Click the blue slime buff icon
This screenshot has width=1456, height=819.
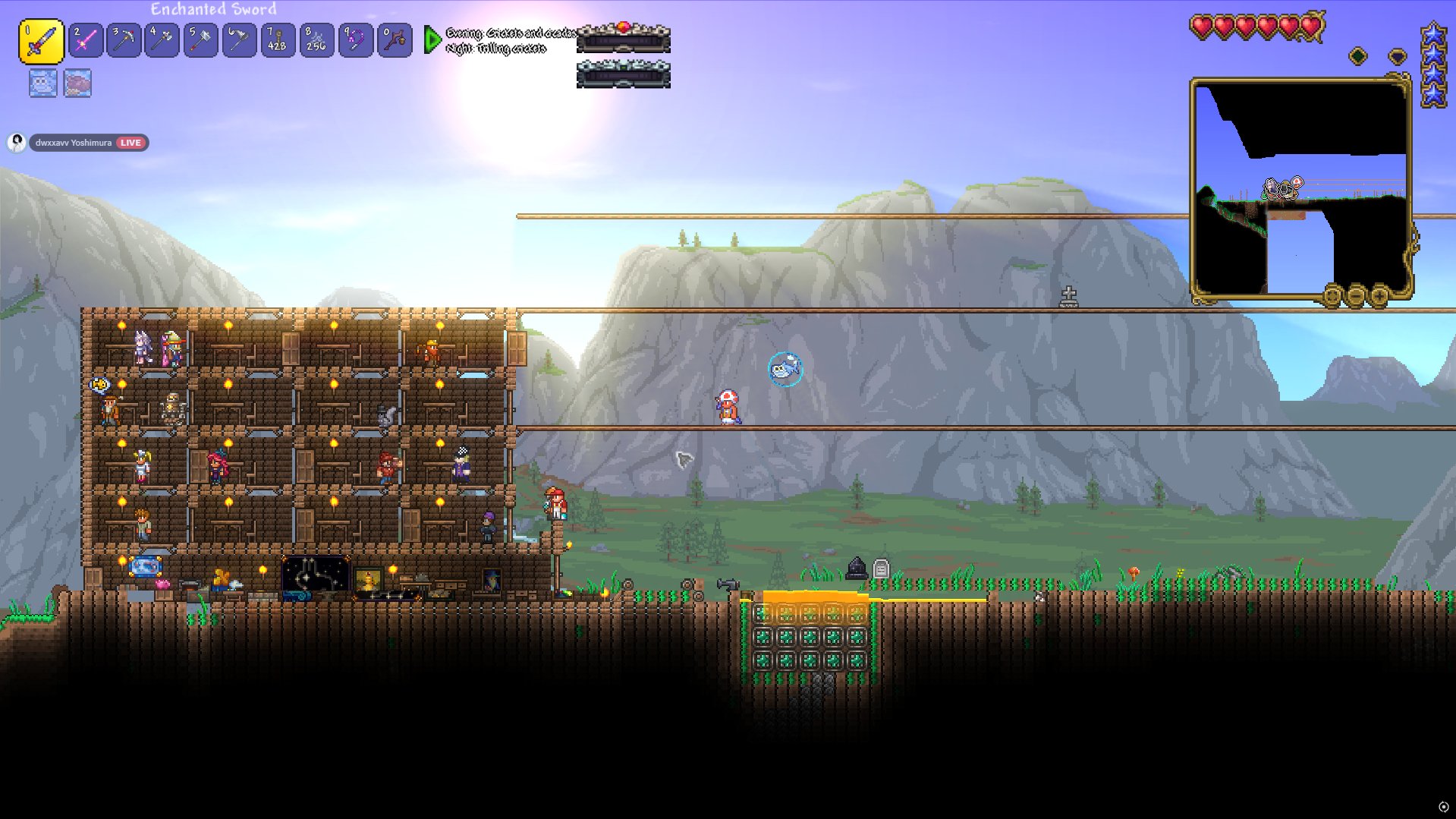point(42,83)
